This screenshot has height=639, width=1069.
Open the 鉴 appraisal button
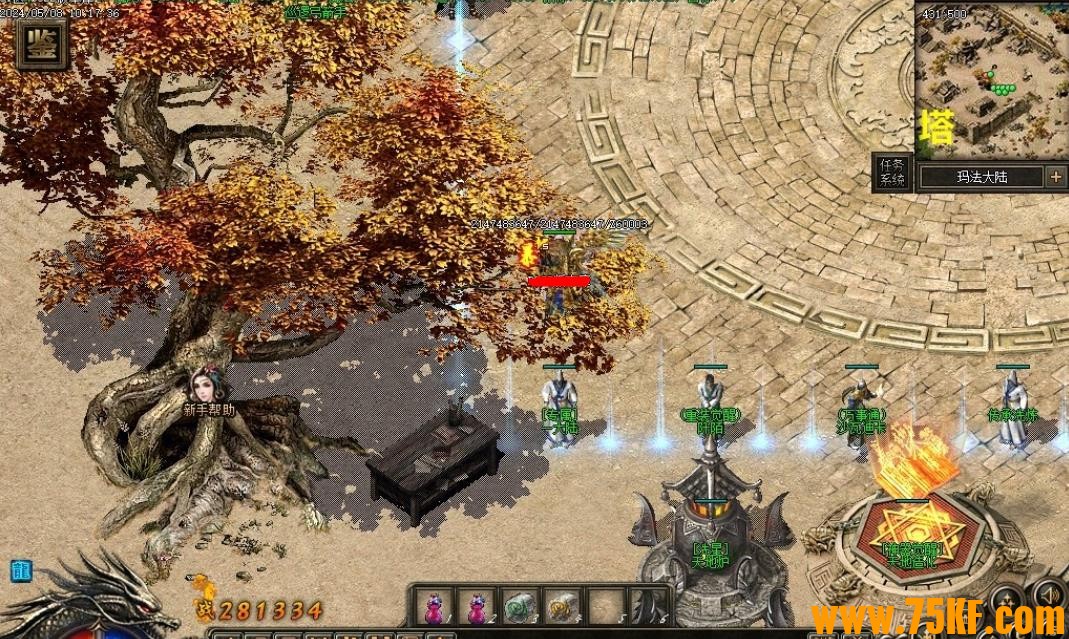pyautogui.click(x=41, y=43)
